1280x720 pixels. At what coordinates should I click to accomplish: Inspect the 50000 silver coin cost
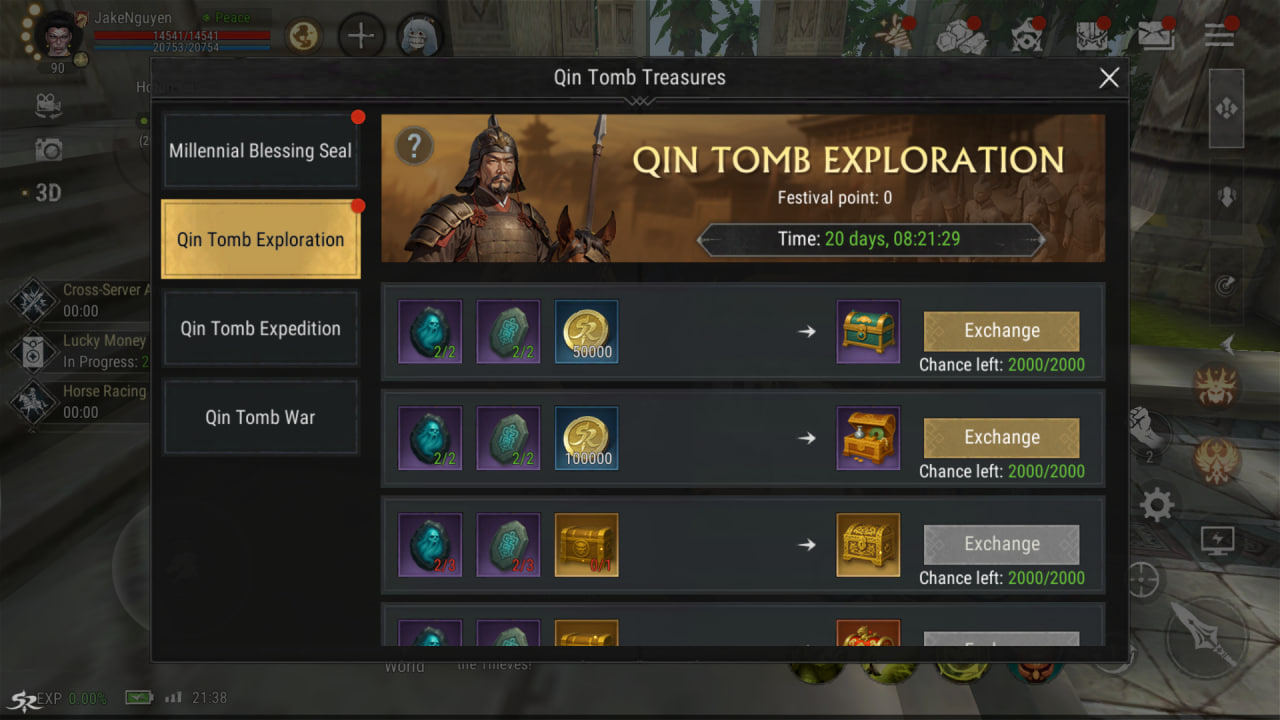586,331
